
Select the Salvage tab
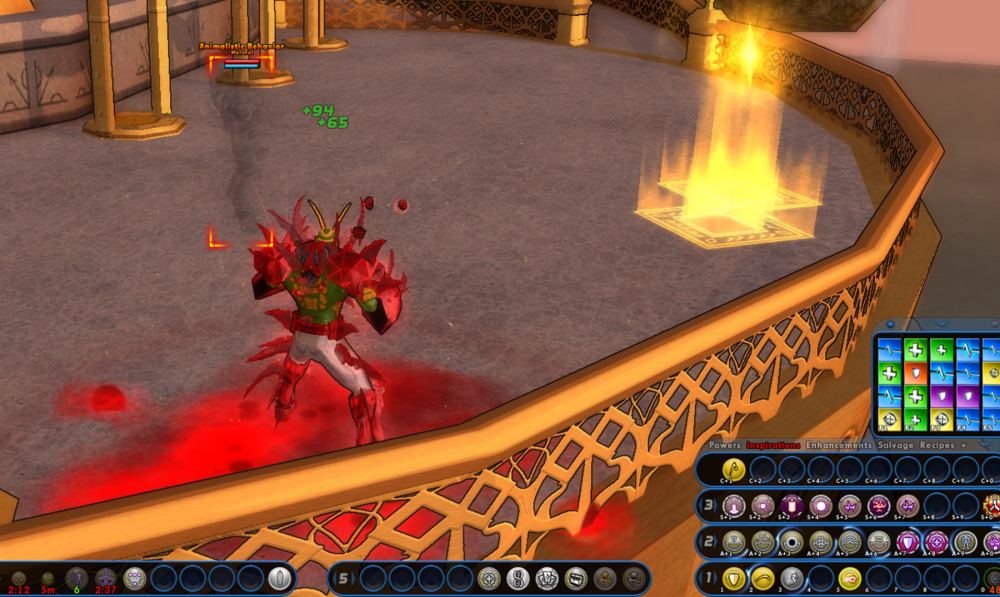894,444
